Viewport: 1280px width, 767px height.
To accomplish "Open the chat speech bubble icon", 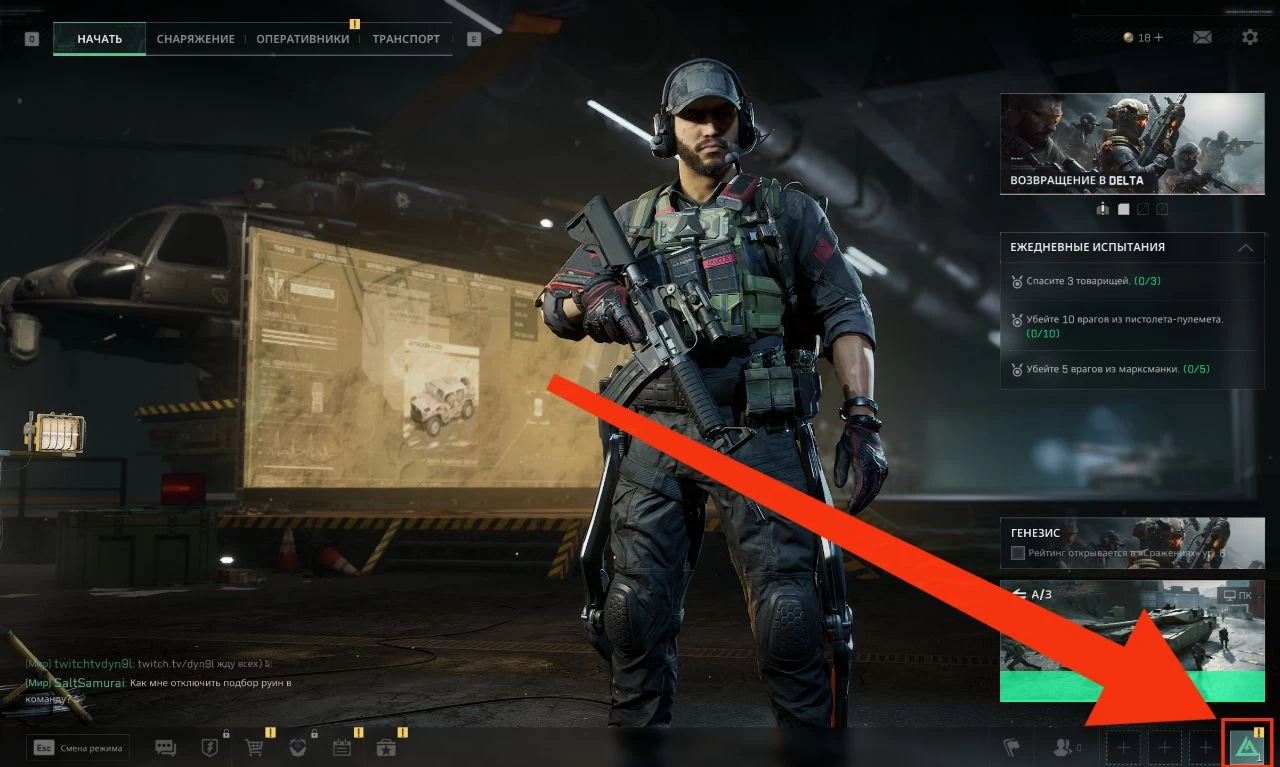I will (165, 748).
